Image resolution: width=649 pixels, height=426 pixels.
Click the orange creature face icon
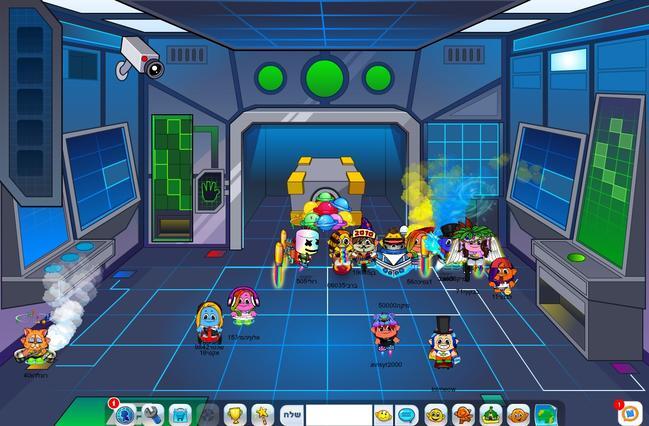tap(517, 414)
